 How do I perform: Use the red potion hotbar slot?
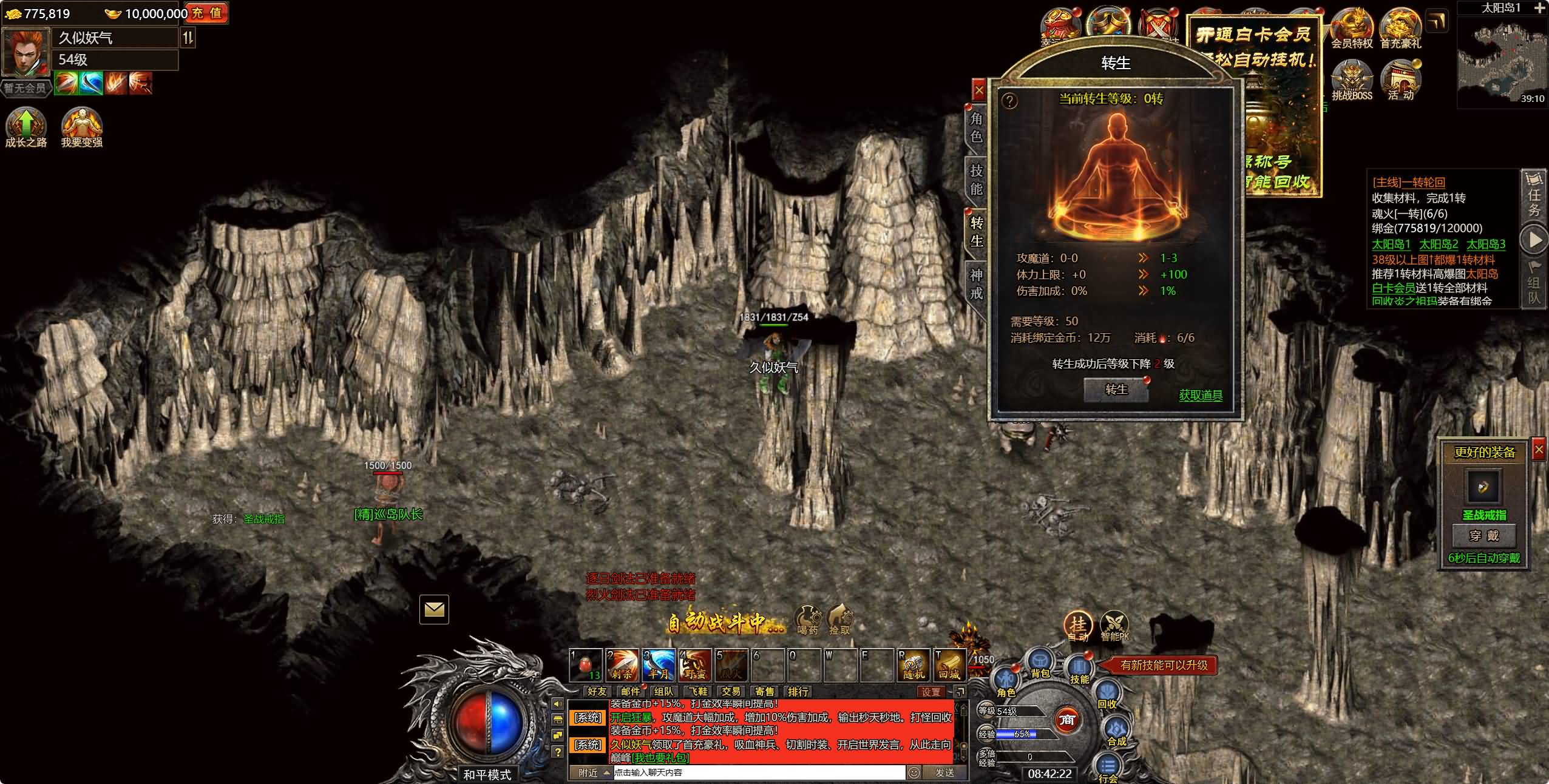586,665
